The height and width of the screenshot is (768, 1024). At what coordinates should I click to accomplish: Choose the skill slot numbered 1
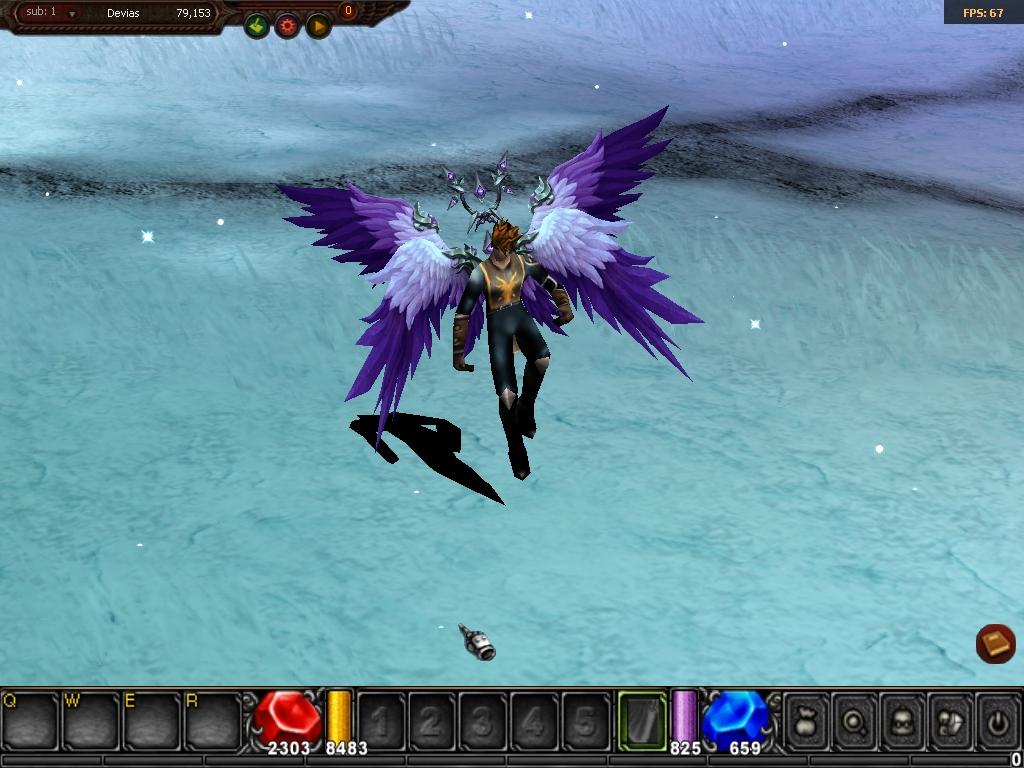[381, 720]
